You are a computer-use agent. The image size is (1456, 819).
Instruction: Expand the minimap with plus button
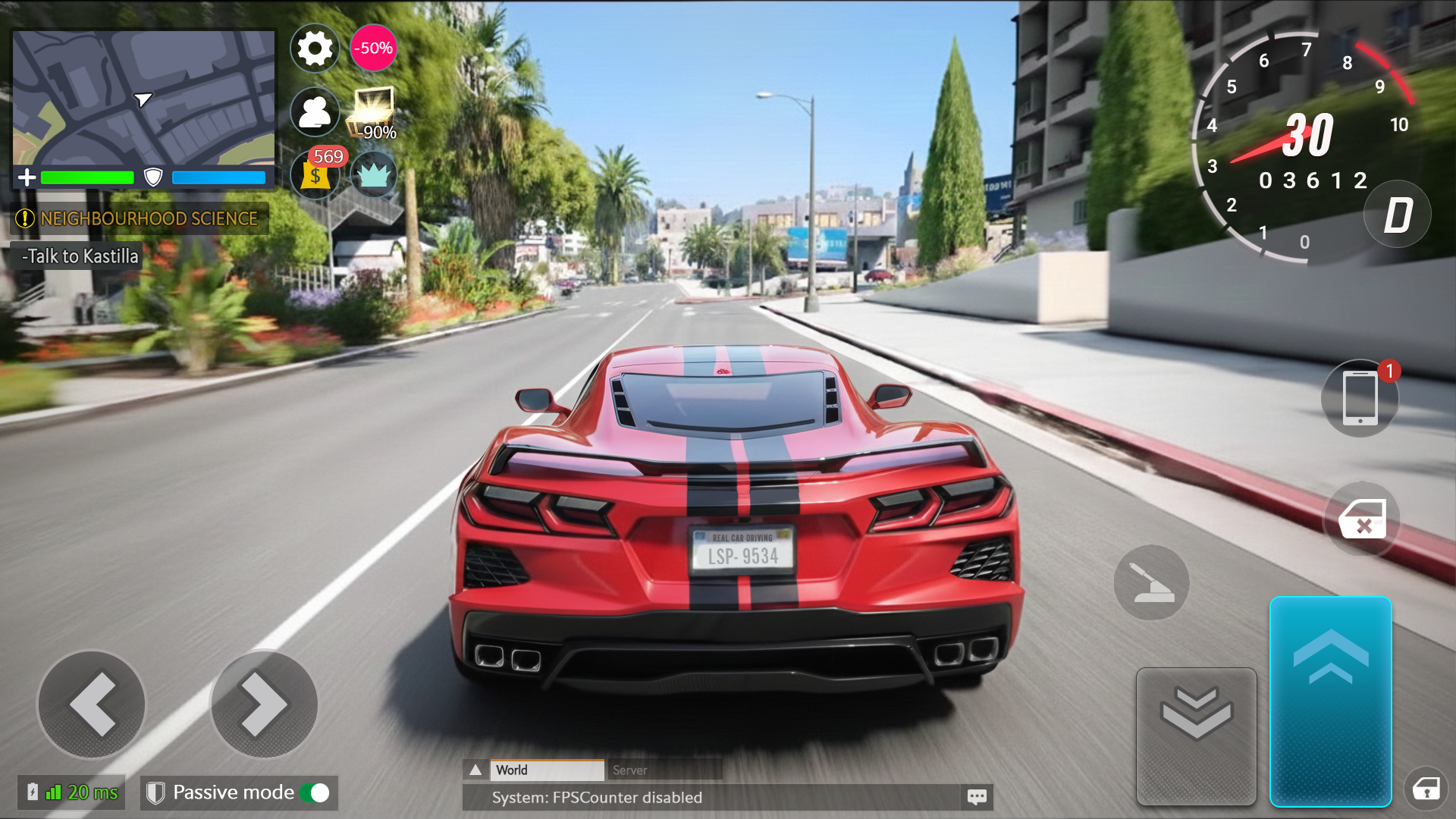tap(27, 177)
